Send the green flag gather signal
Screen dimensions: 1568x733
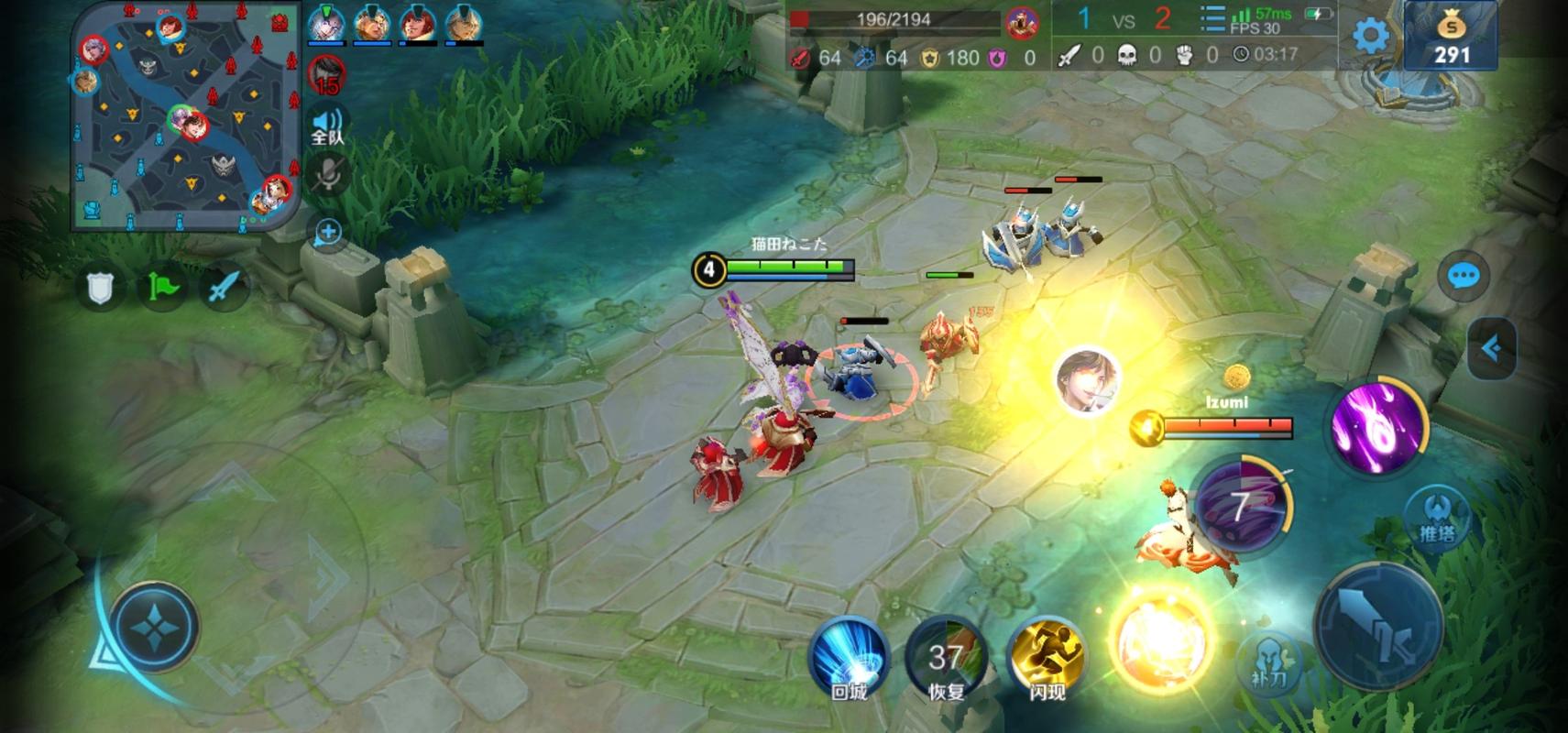point(161,288)
